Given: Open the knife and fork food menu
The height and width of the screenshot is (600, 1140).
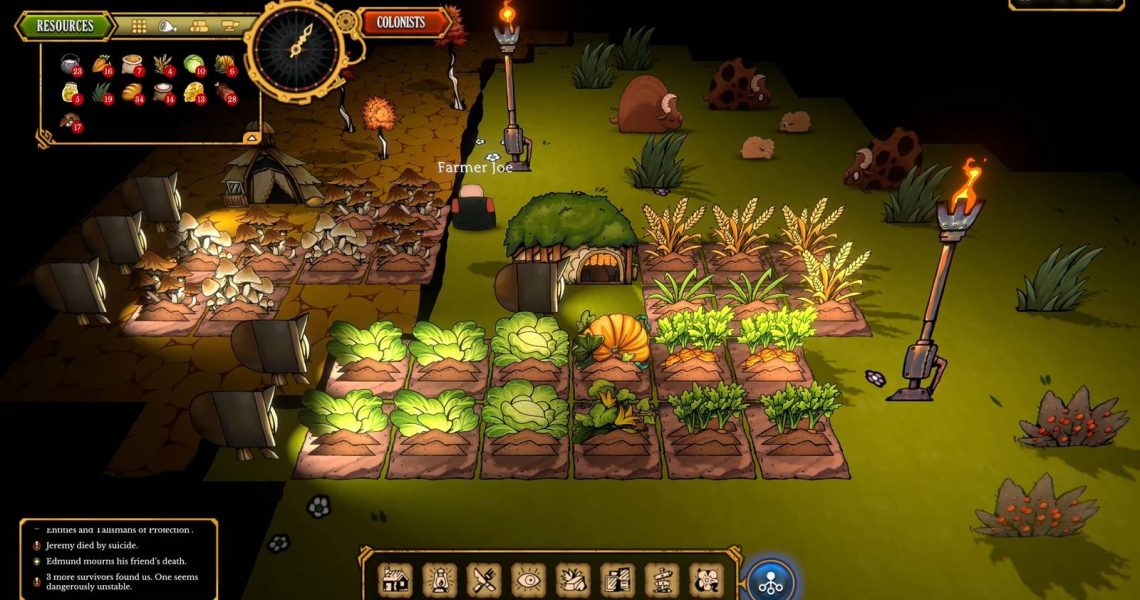Looking at the screenshot, I should (484, 579).
